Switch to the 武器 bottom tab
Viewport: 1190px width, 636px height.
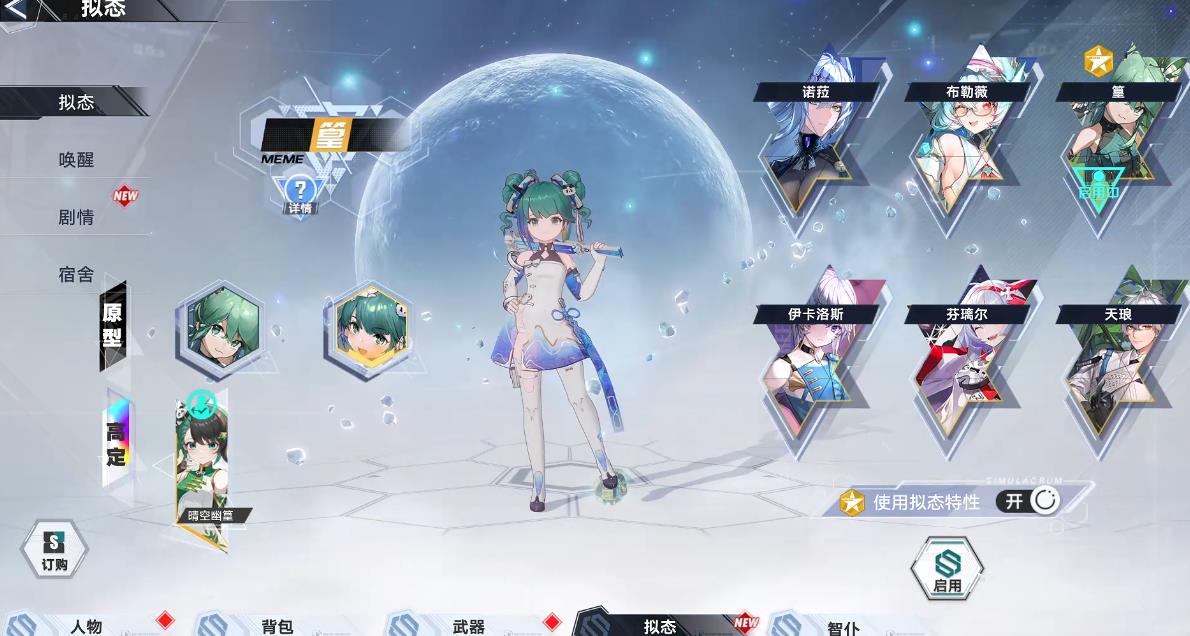(468, 626)
